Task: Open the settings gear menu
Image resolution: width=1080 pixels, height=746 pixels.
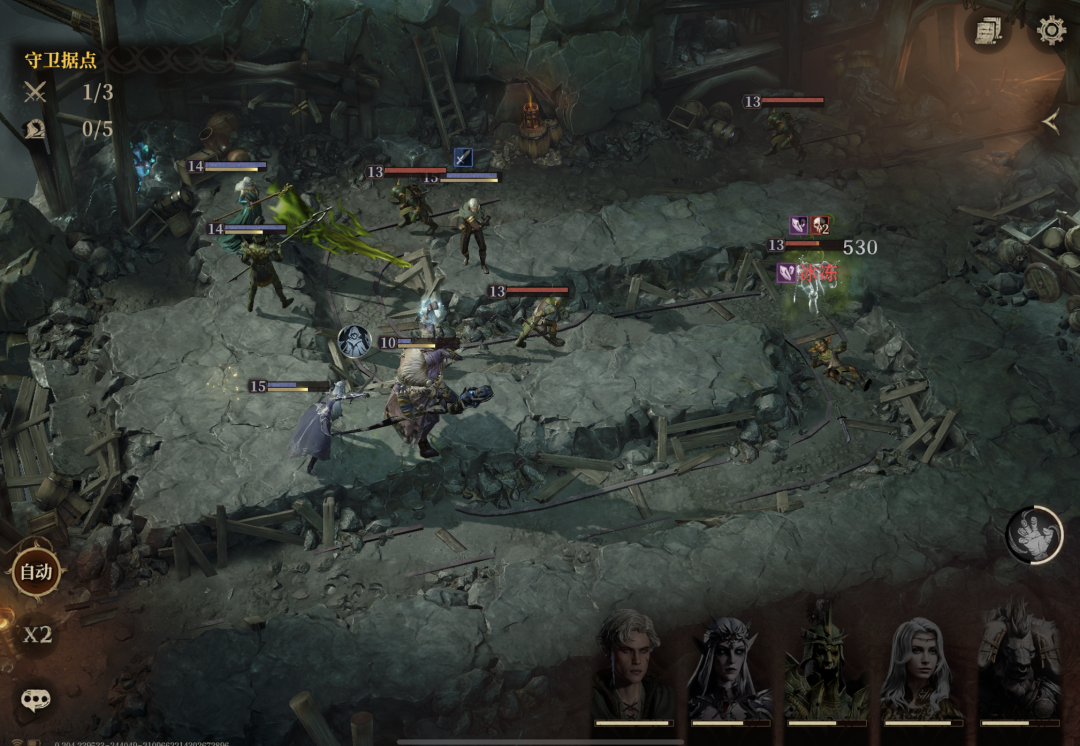Action: click(x=1051, y=30)
